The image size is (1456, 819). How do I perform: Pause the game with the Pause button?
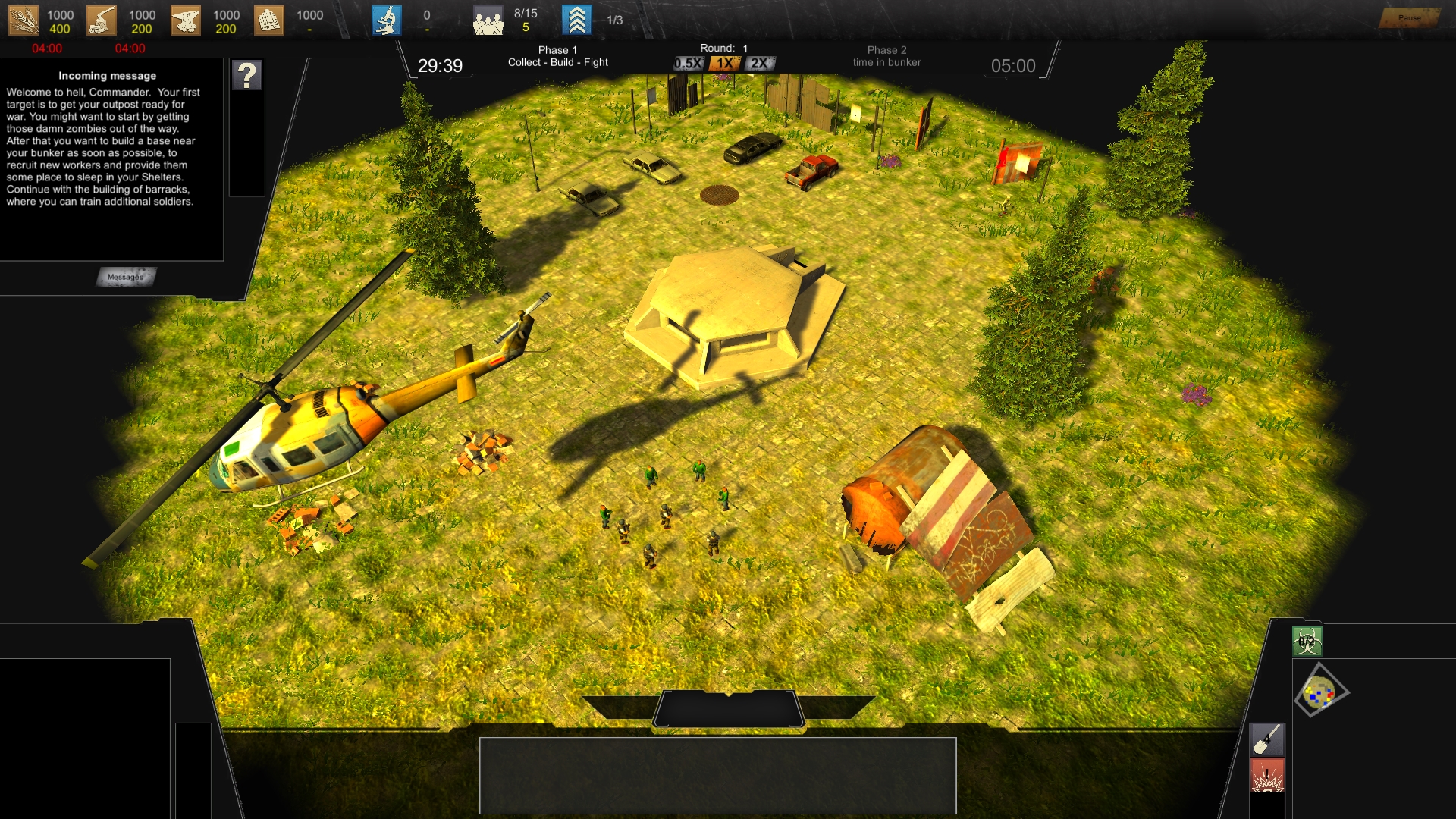tap(1409, 17)
